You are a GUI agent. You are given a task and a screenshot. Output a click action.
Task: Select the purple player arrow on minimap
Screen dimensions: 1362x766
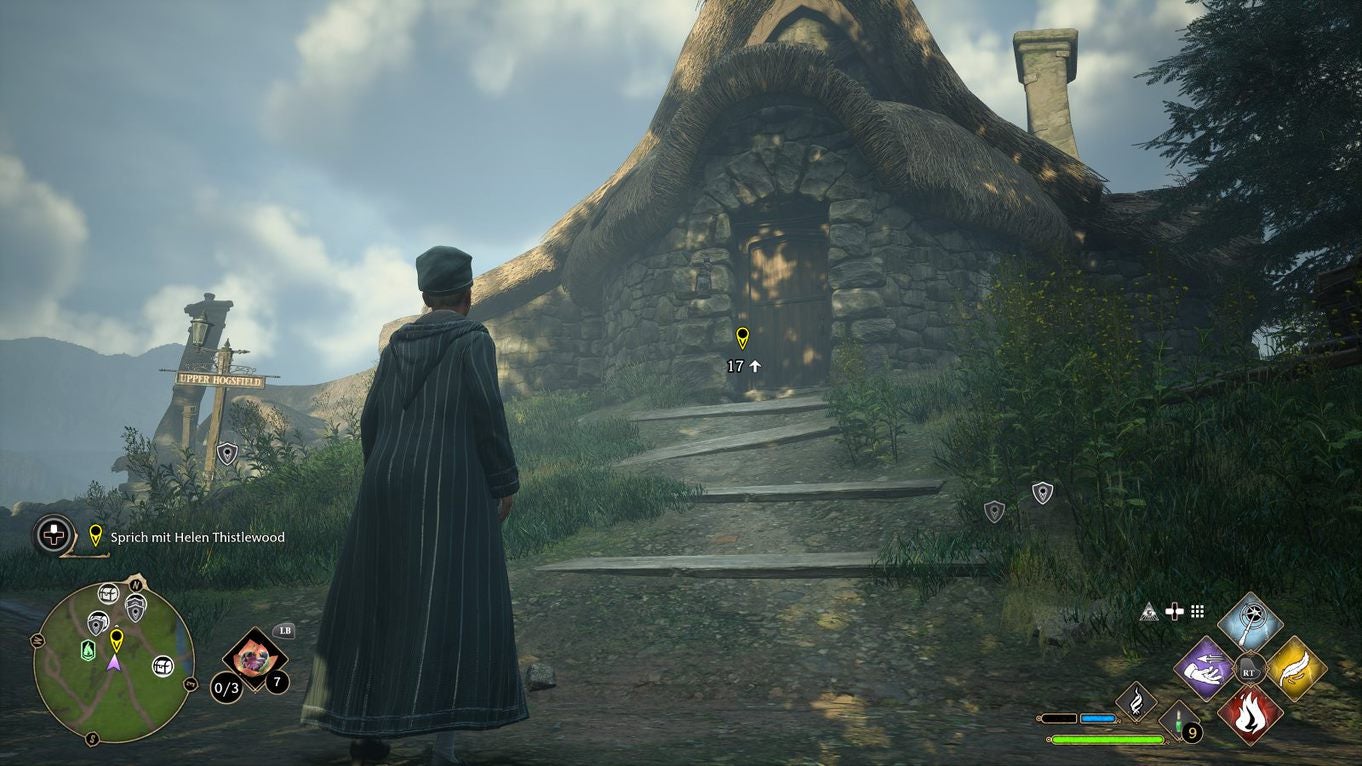pos(115,662)
